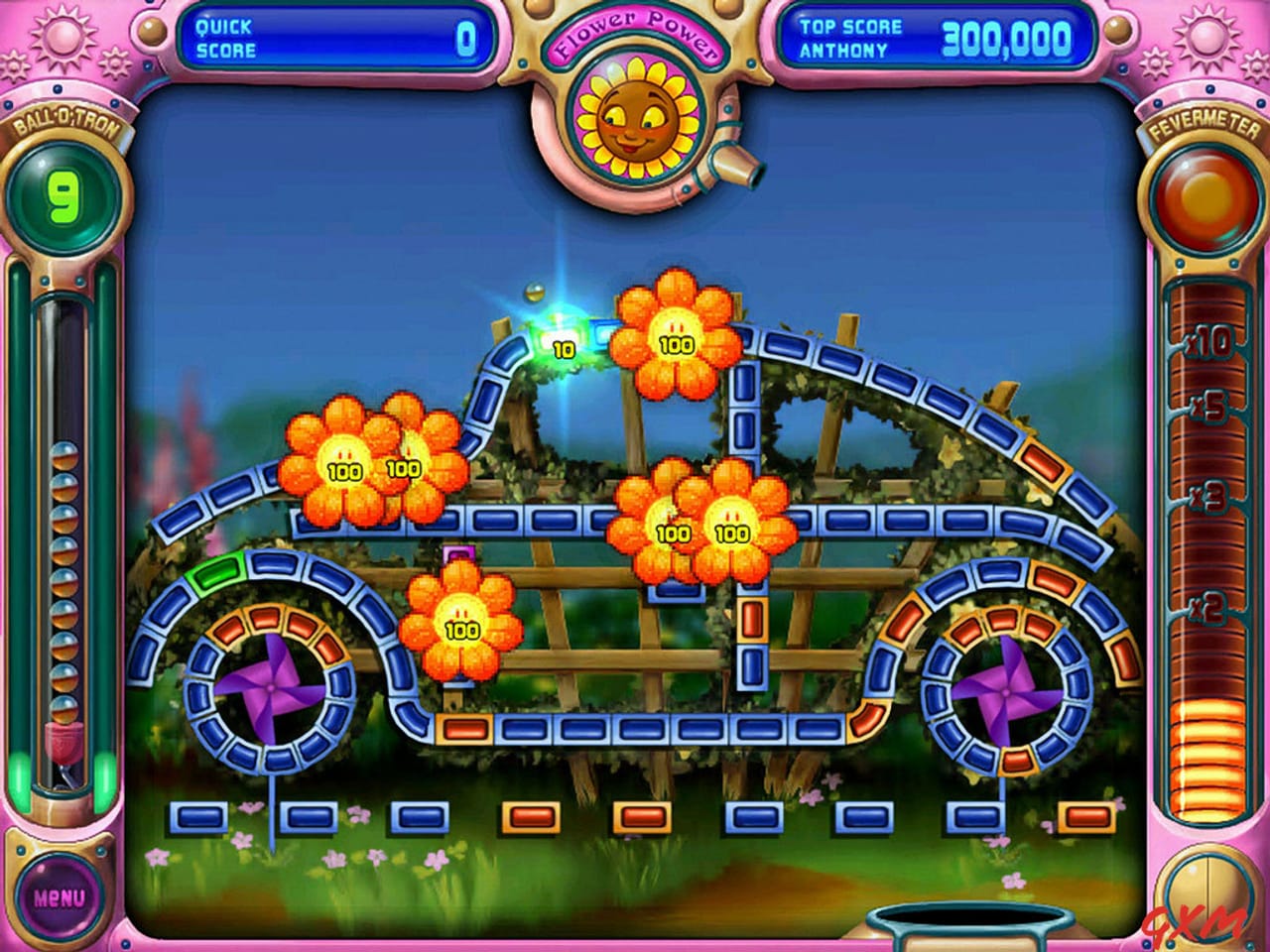Click the glowing peg showing 10 points

pos(563,348)
